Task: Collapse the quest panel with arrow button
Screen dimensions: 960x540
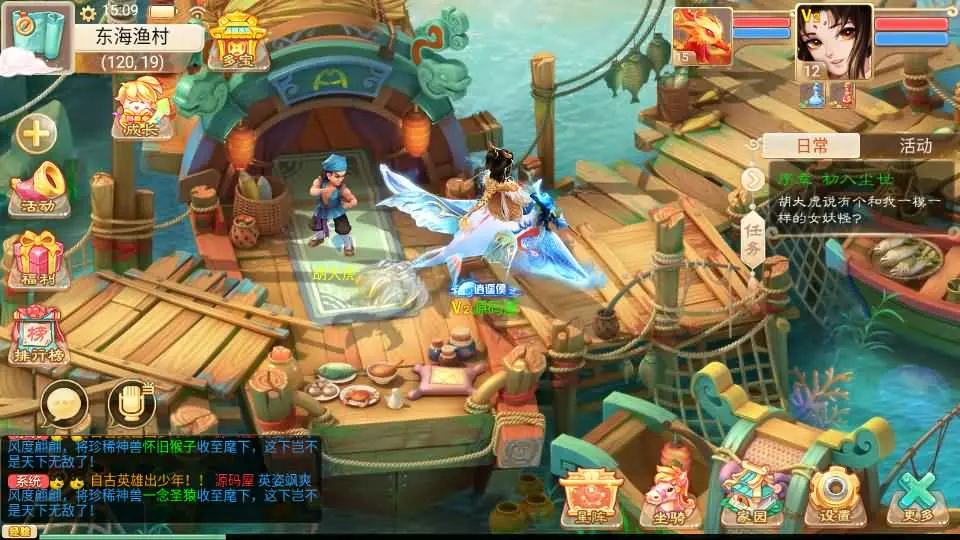Action: (x=753, y=179)
